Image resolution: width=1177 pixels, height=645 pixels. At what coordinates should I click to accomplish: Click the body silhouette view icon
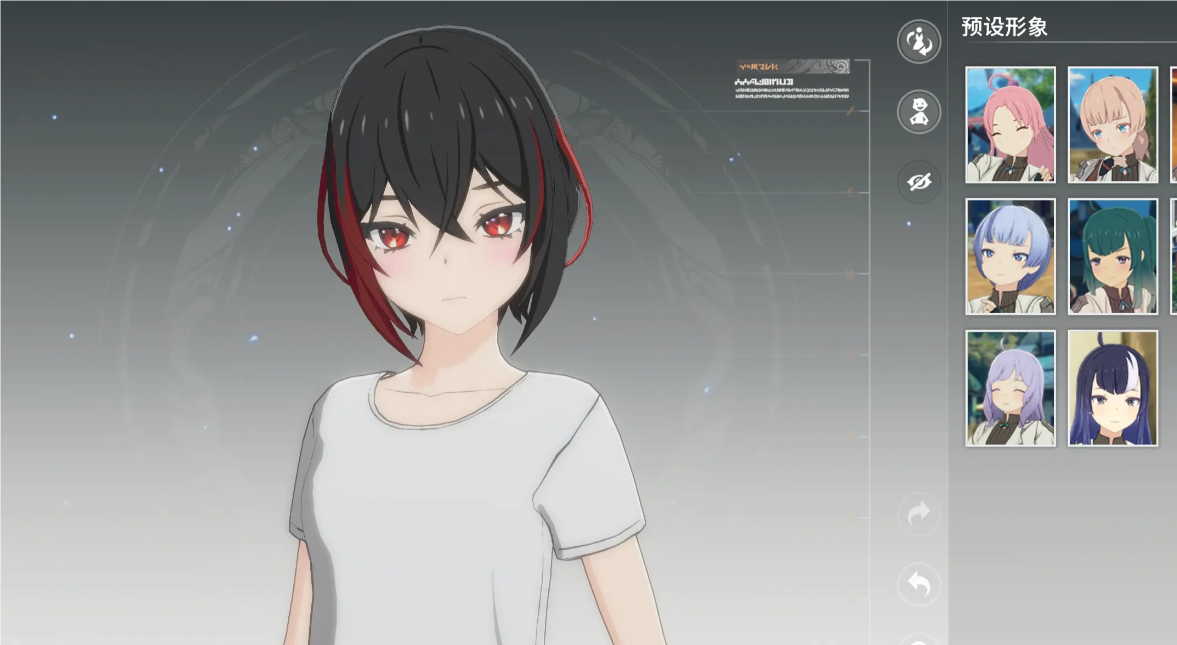tap(919, 112)
